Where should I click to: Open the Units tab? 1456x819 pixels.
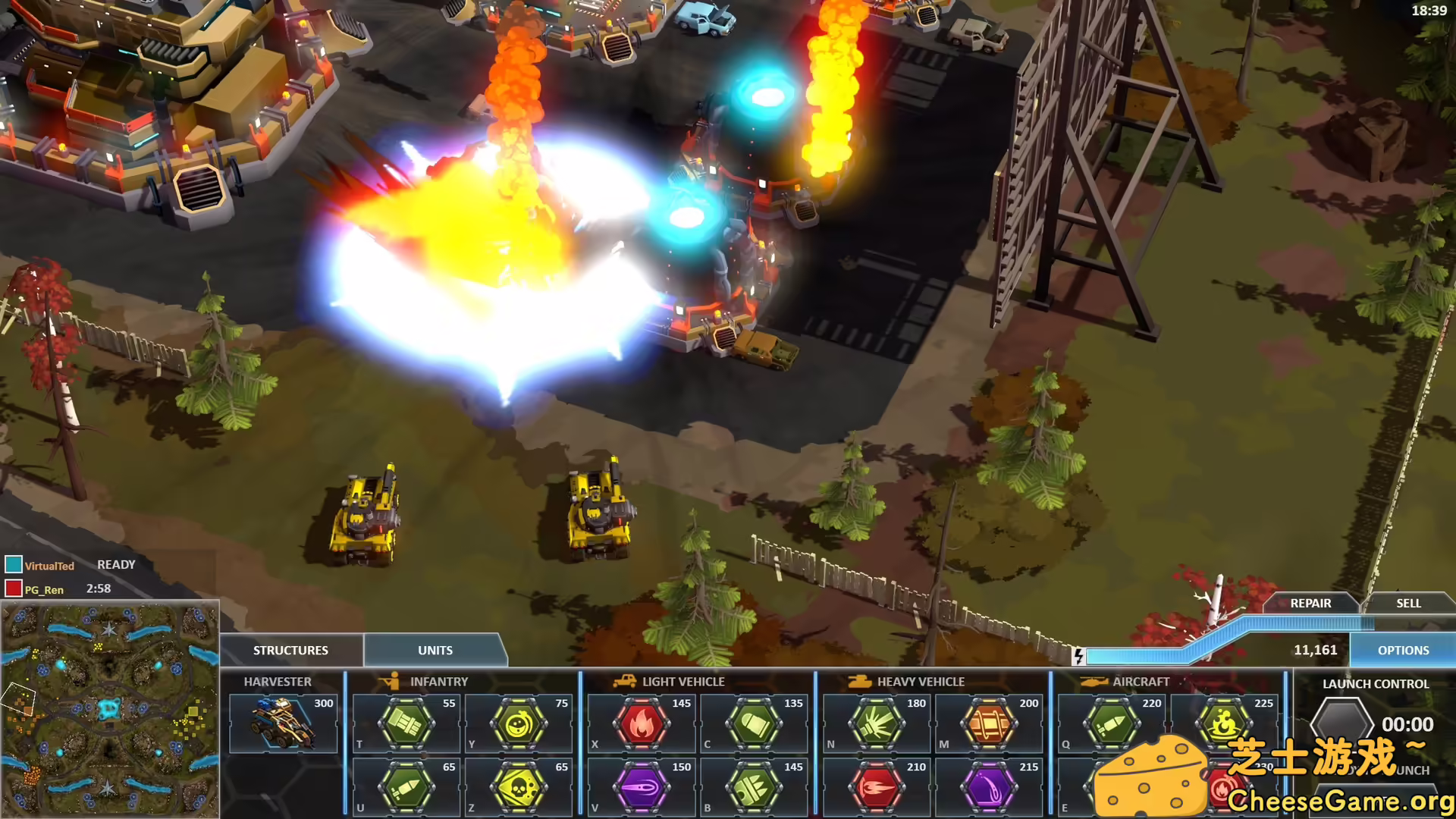click(435, 650)
